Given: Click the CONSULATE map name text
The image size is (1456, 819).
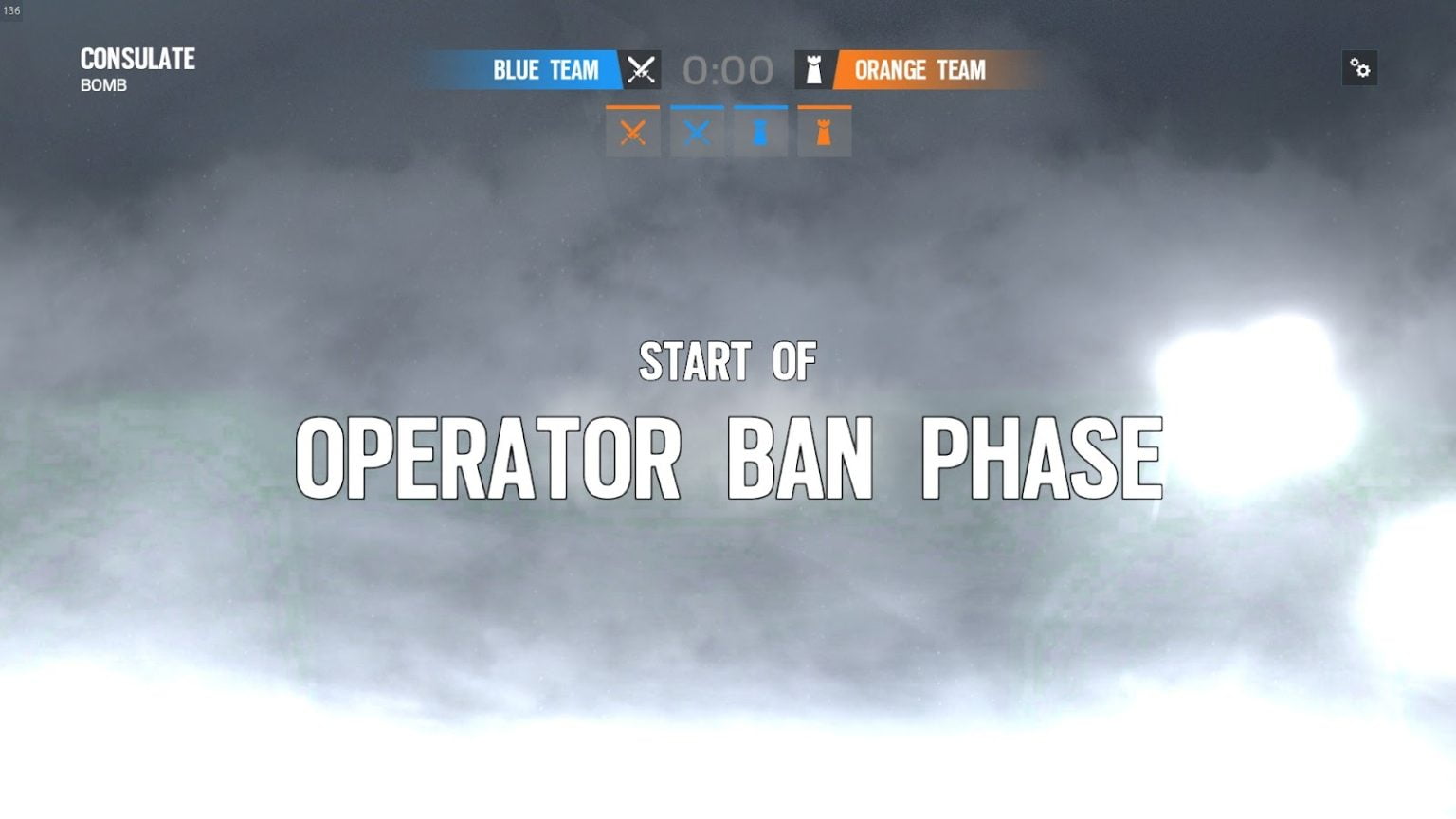Looking at the screenshot, I should 136,59.
